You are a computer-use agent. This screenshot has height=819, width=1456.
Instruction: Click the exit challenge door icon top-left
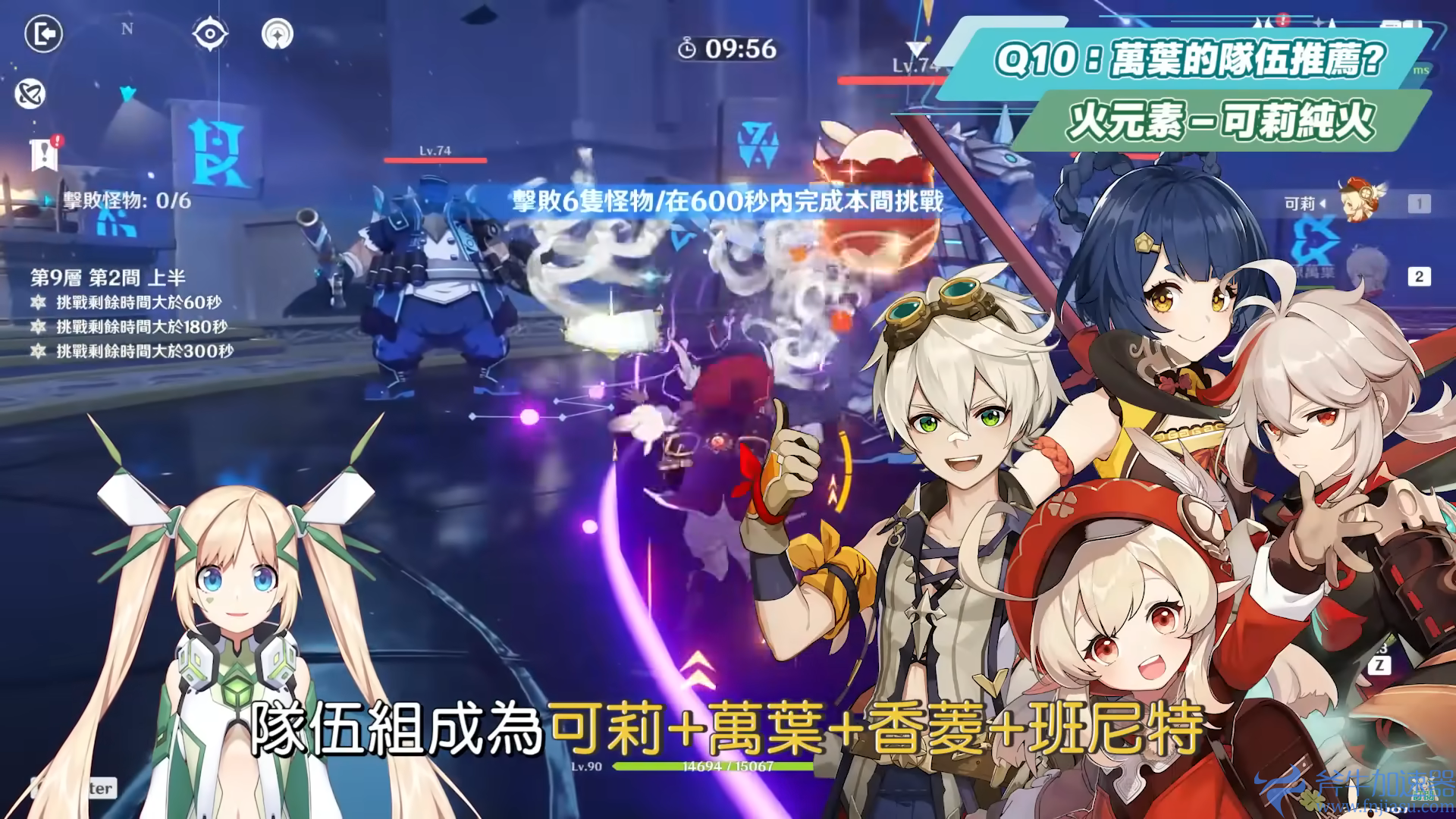coord(43,33)
